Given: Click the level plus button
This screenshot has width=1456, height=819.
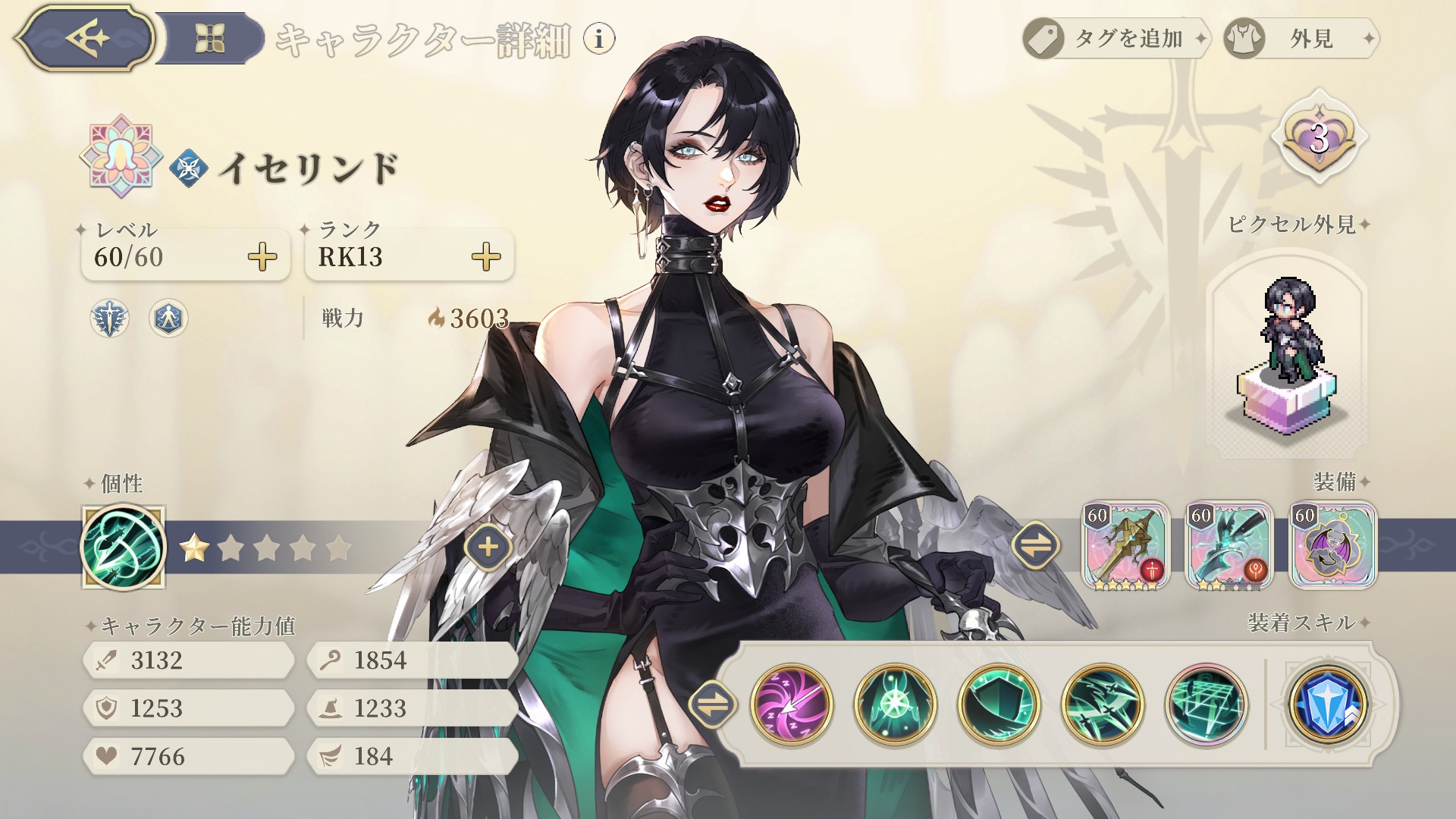Looking at the screenshot, I should coord(262,257).
